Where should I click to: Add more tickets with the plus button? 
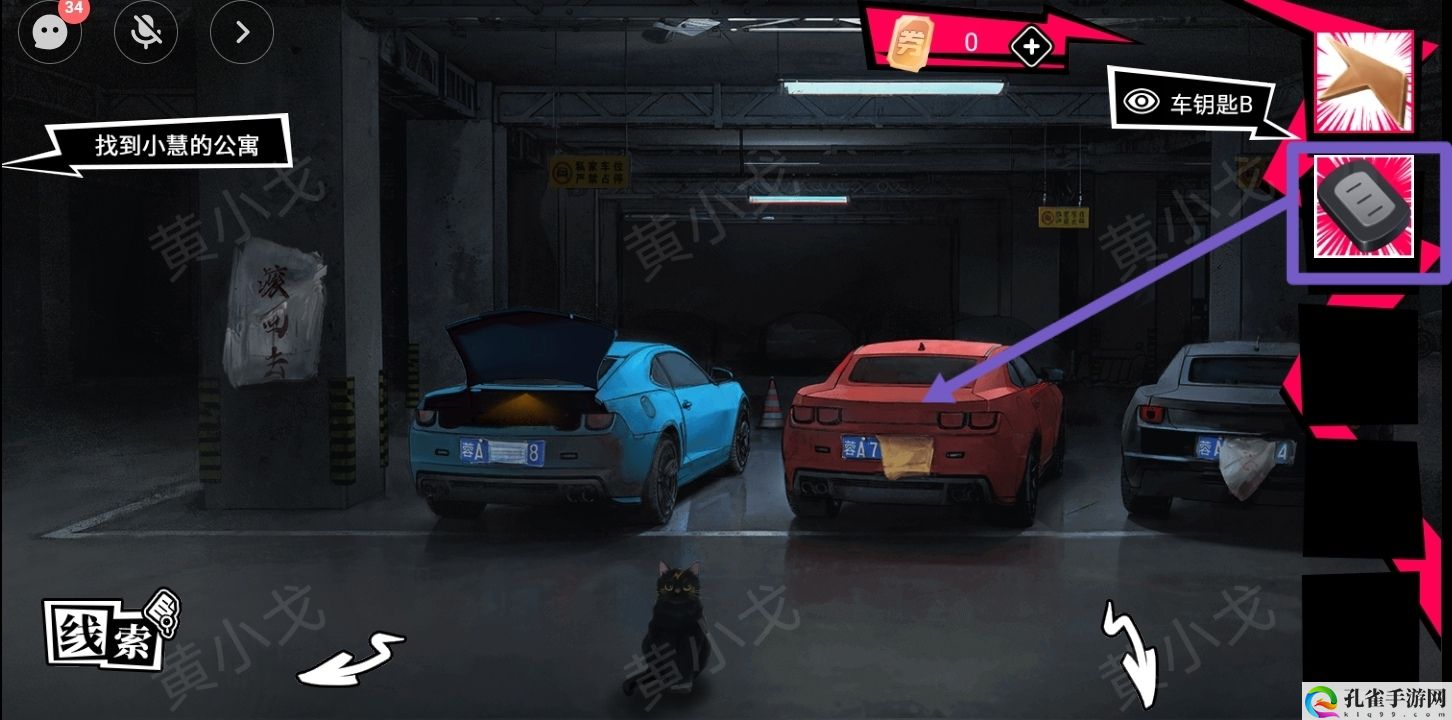(1031, 45)
